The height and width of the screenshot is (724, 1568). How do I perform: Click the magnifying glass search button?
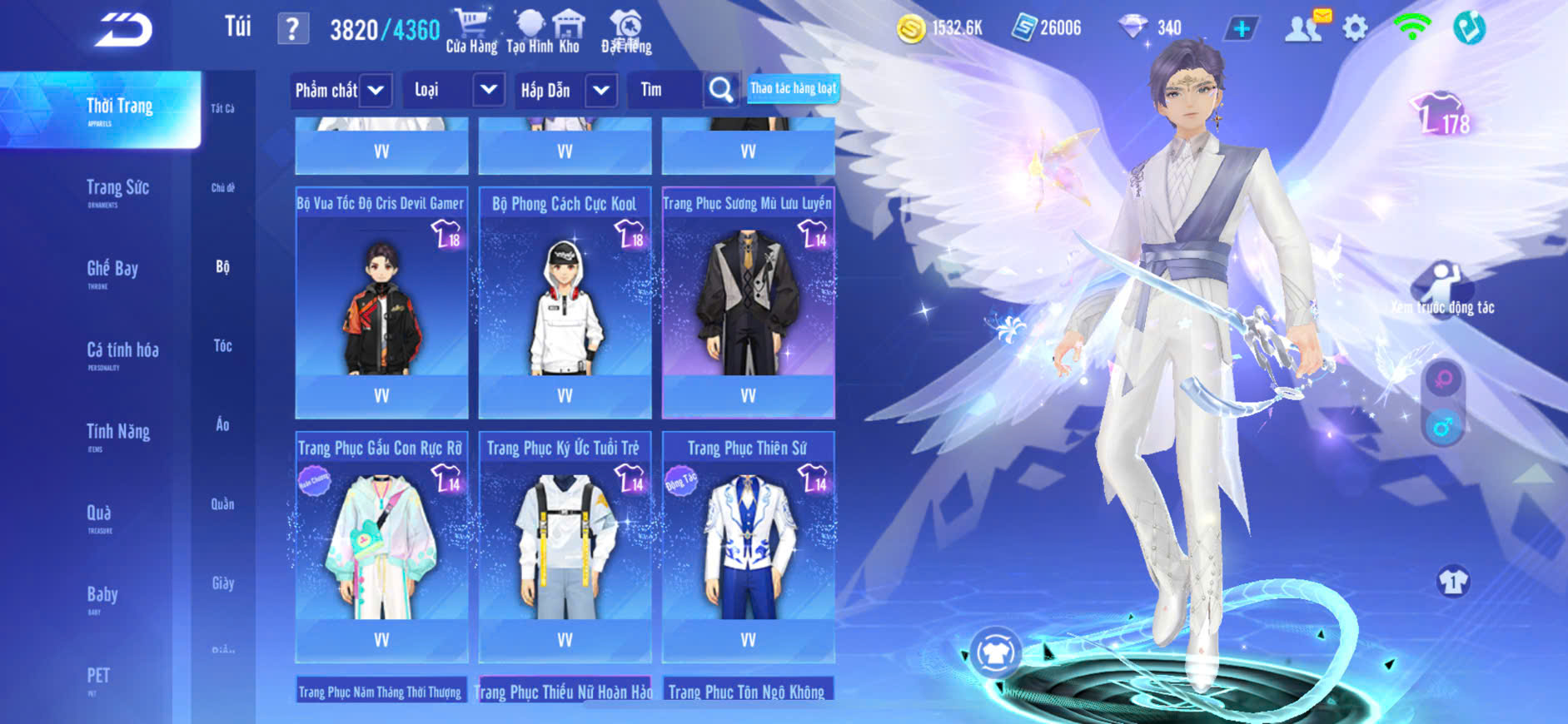click(x=721, y=90)
